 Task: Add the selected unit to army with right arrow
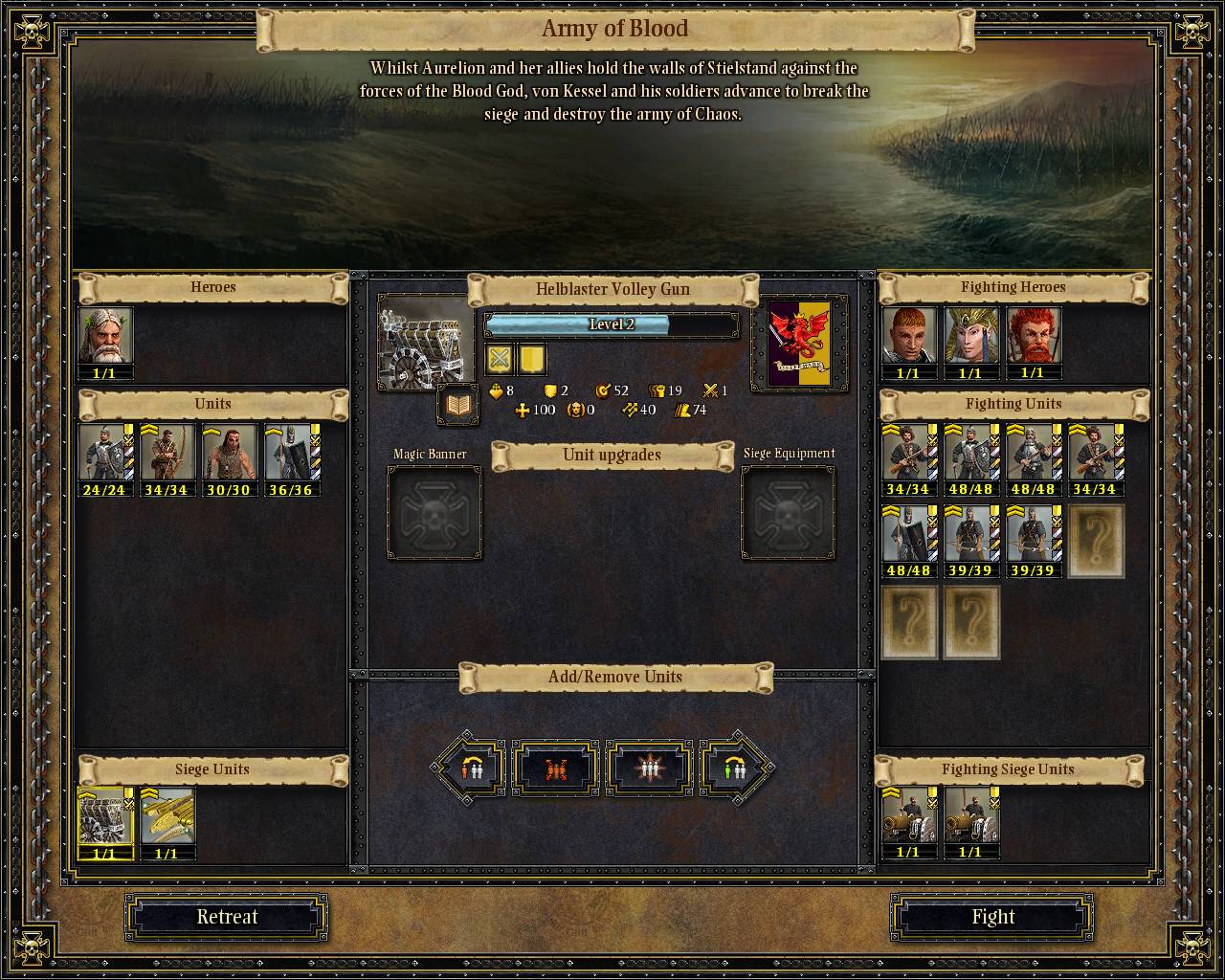[735, 768]
